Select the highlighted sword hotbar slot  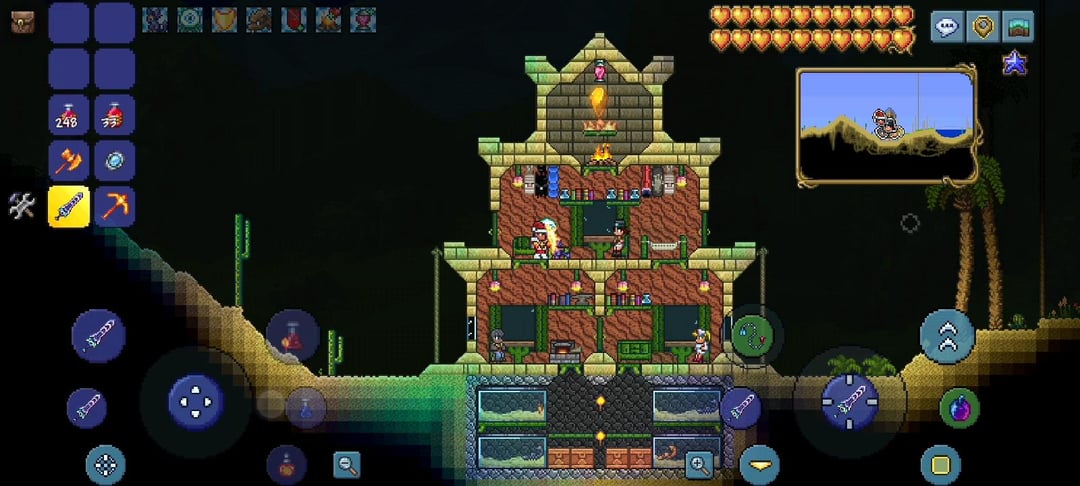69,206
